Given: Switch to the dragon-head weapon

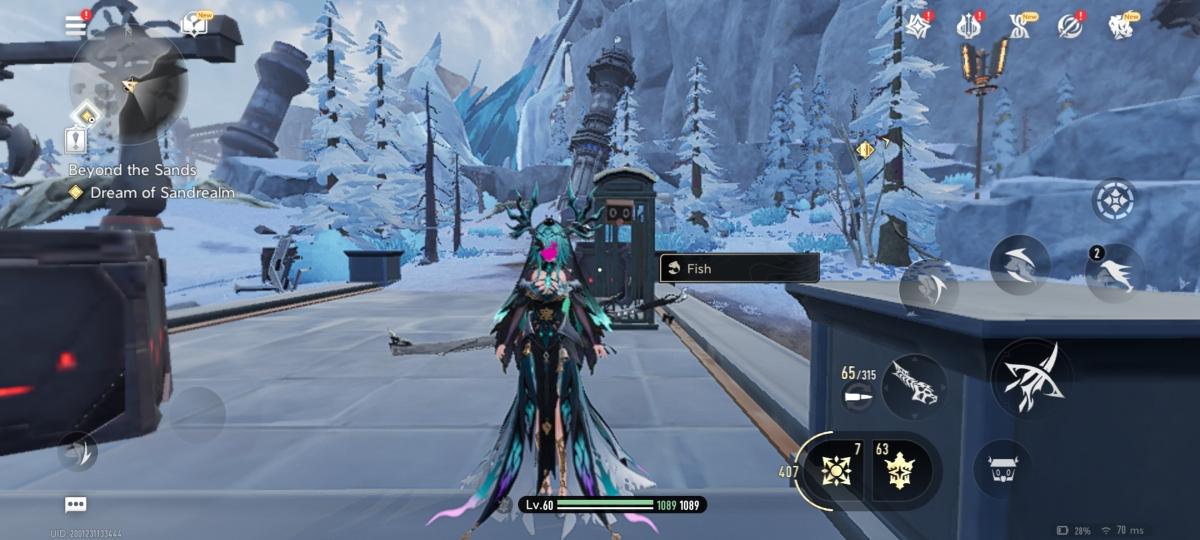Looking at the screenshot, I should pos(914,386).
